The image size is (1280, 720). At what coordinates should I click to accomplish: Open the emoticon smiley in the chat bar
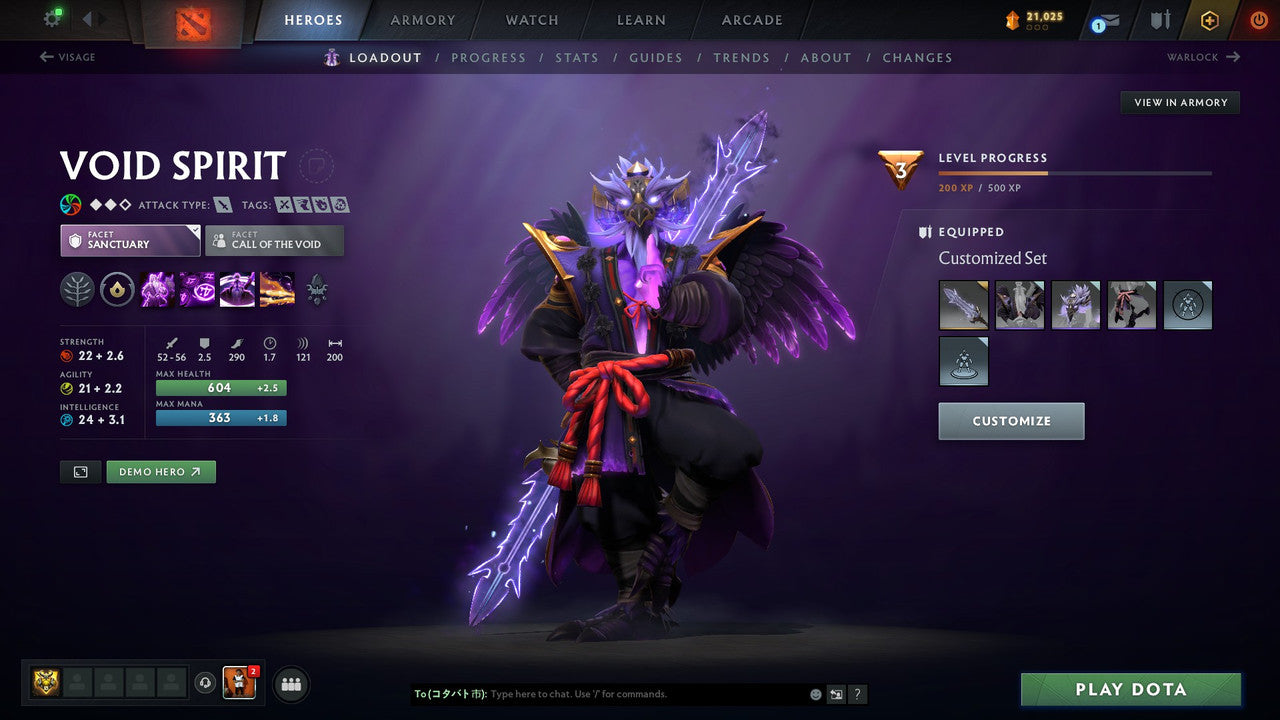815,694
